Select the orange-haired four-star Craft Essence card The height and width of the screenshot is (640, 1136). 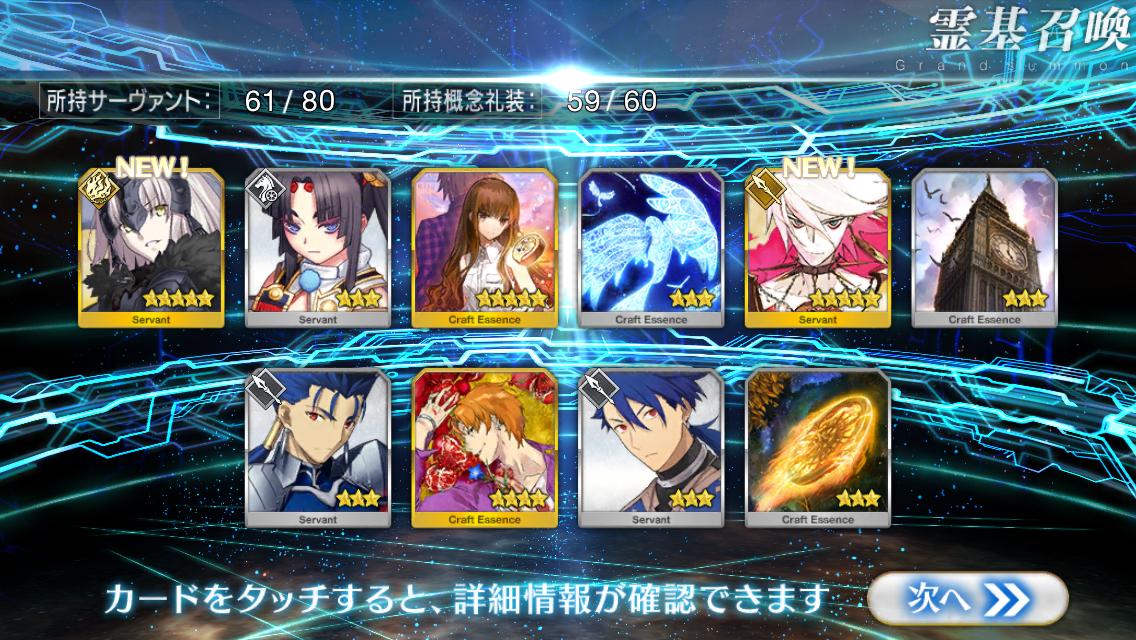pos(485,447)
